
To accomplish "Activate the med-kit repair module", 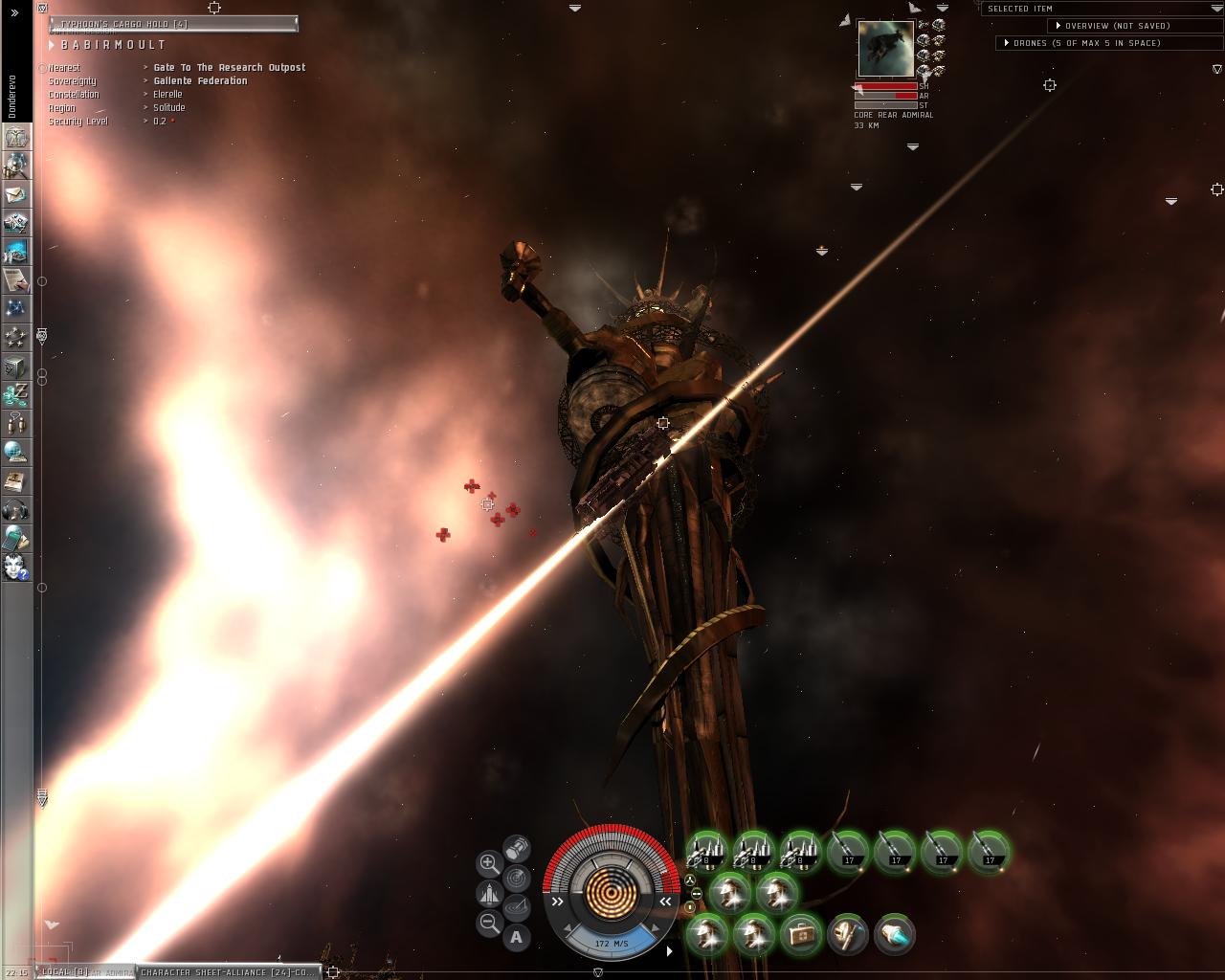I will tap(800, 935).
